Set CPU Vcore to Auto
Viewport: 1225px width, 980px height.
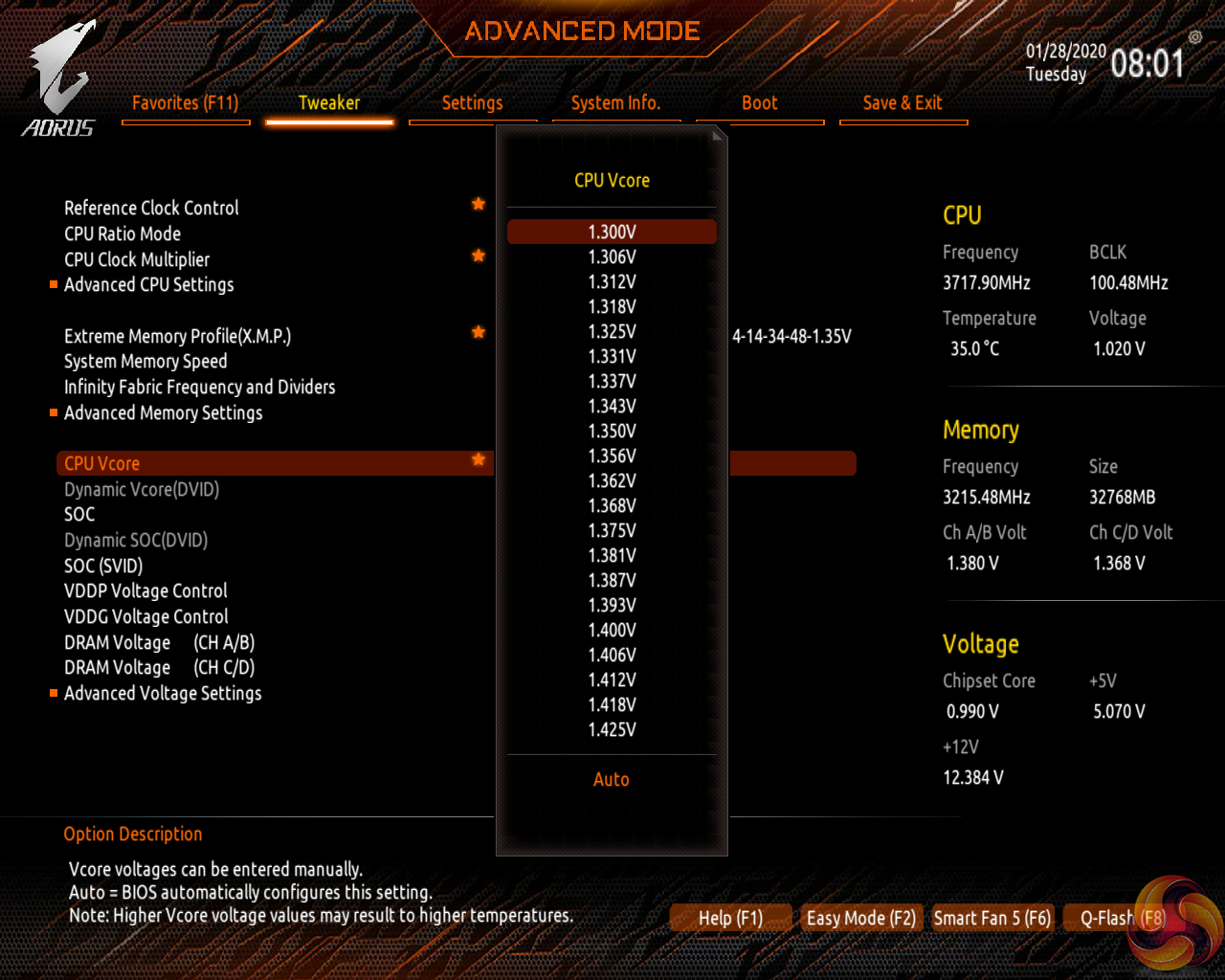pyautogui.click(x=612, y=779)
